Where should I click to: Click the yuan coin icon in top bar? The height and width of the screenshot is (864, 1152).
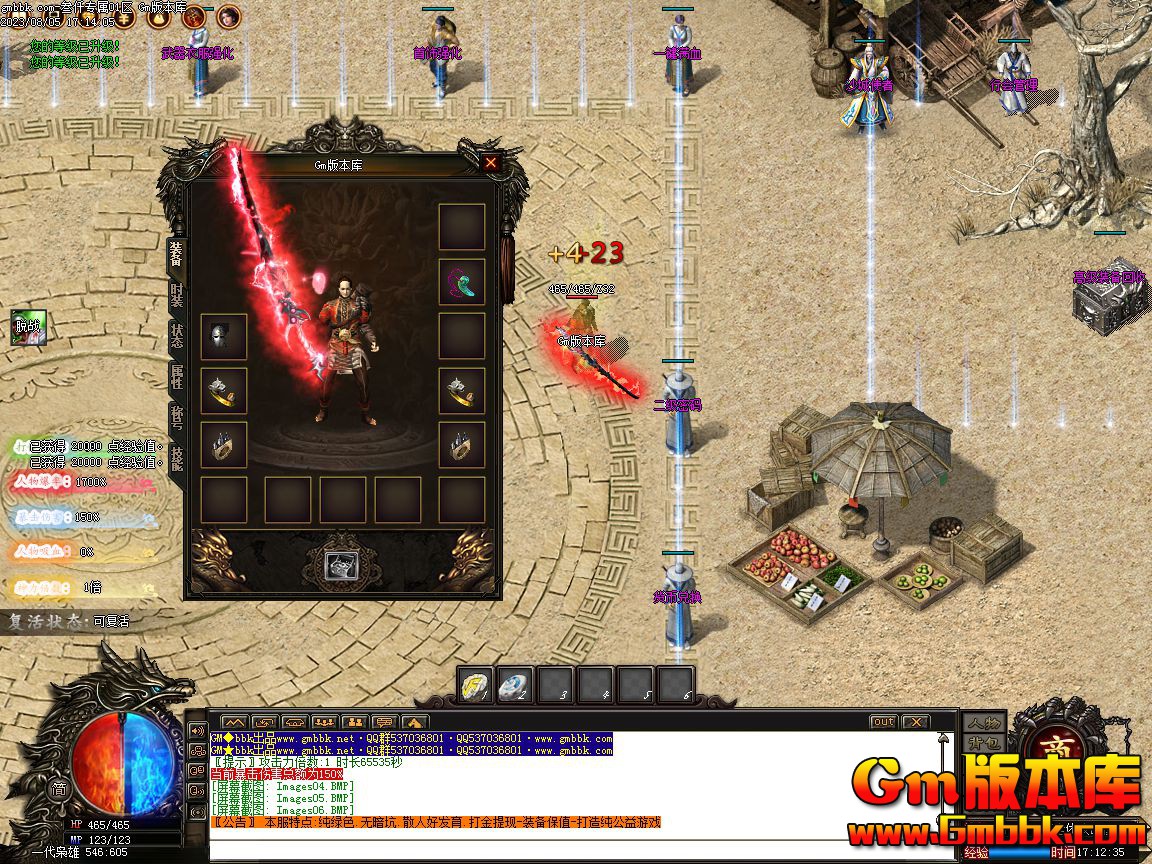(x=123, y=16)
